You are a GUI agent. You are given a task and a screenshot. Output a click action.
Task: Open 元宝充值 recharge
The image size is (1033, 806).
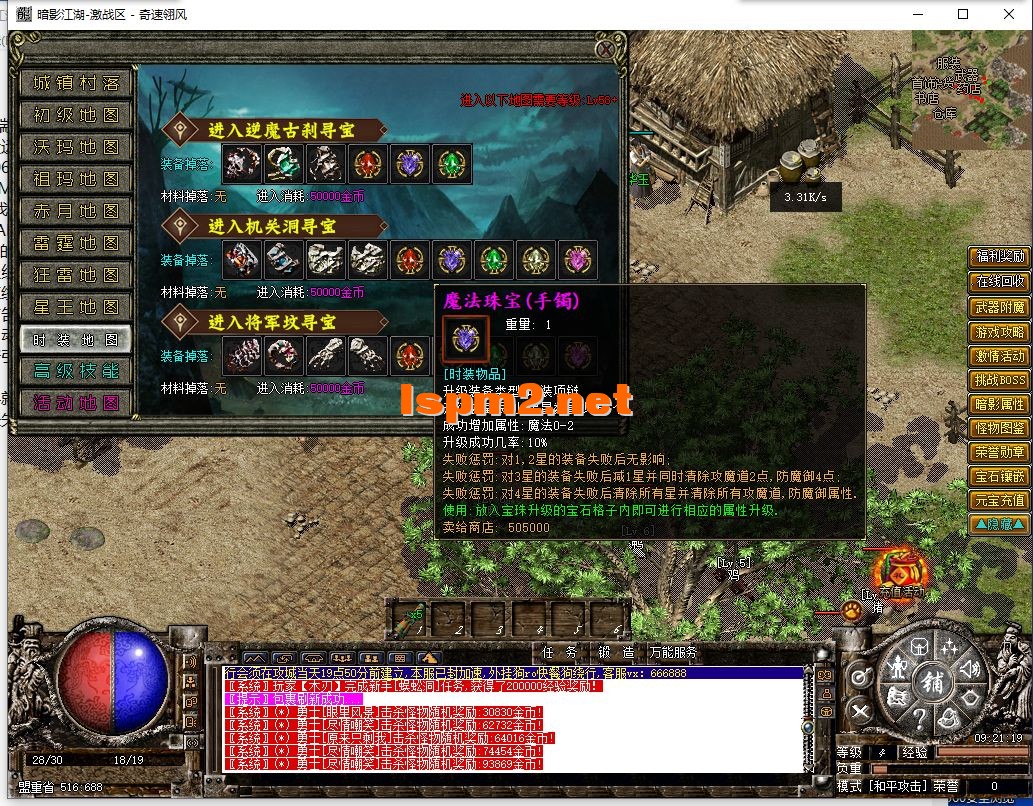click(999, 500)
